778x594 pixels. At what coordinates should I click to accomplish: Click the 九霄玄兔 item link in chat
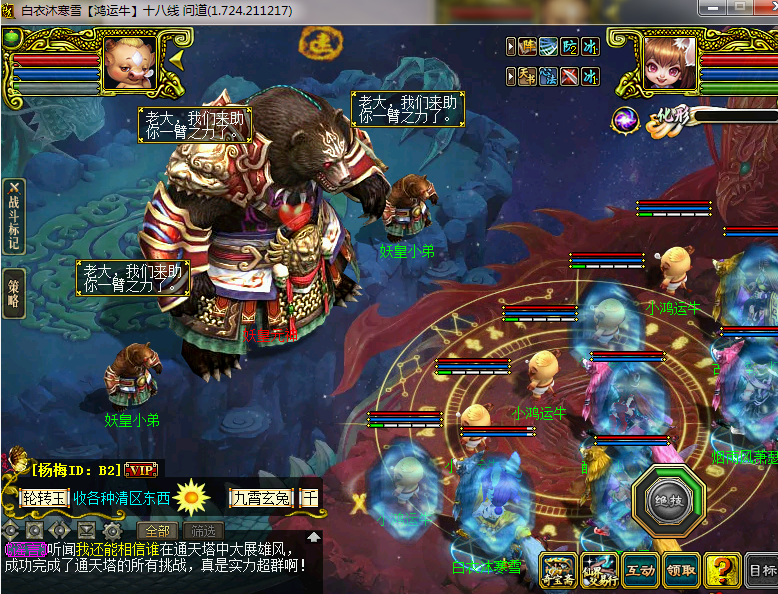(260, 497)
